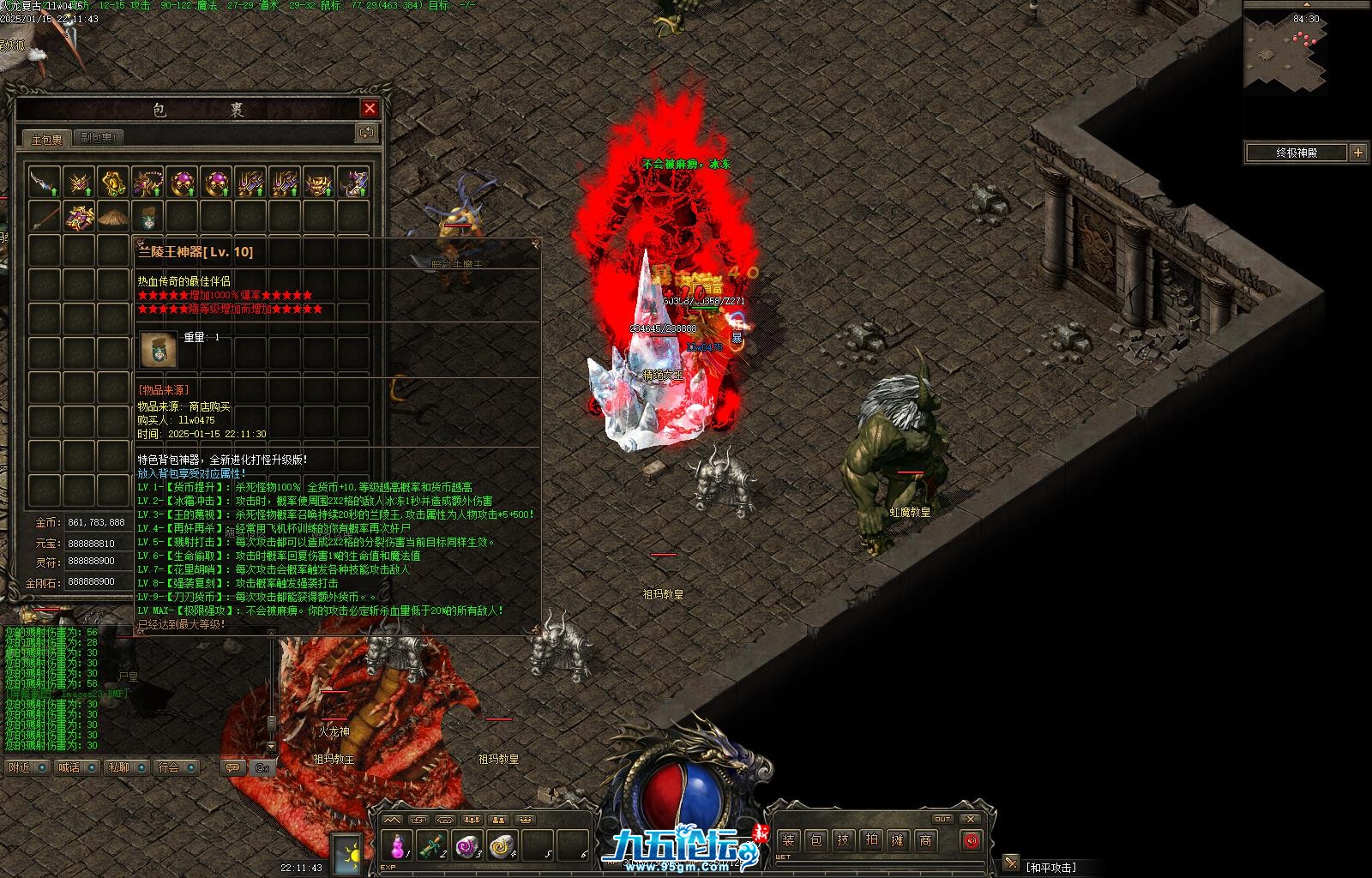The image size is (1372, 878).
Task: Toggle the red sound speaker button
Action: [x=971, y=840]
